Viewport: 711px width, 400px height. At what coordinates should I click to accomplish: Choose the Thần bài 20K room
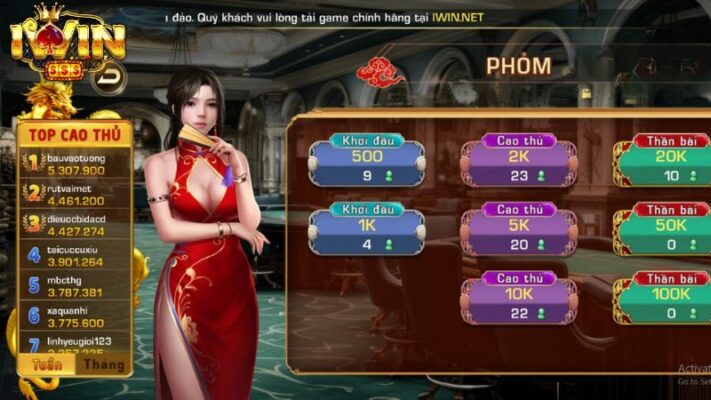[x=665, y=165]
